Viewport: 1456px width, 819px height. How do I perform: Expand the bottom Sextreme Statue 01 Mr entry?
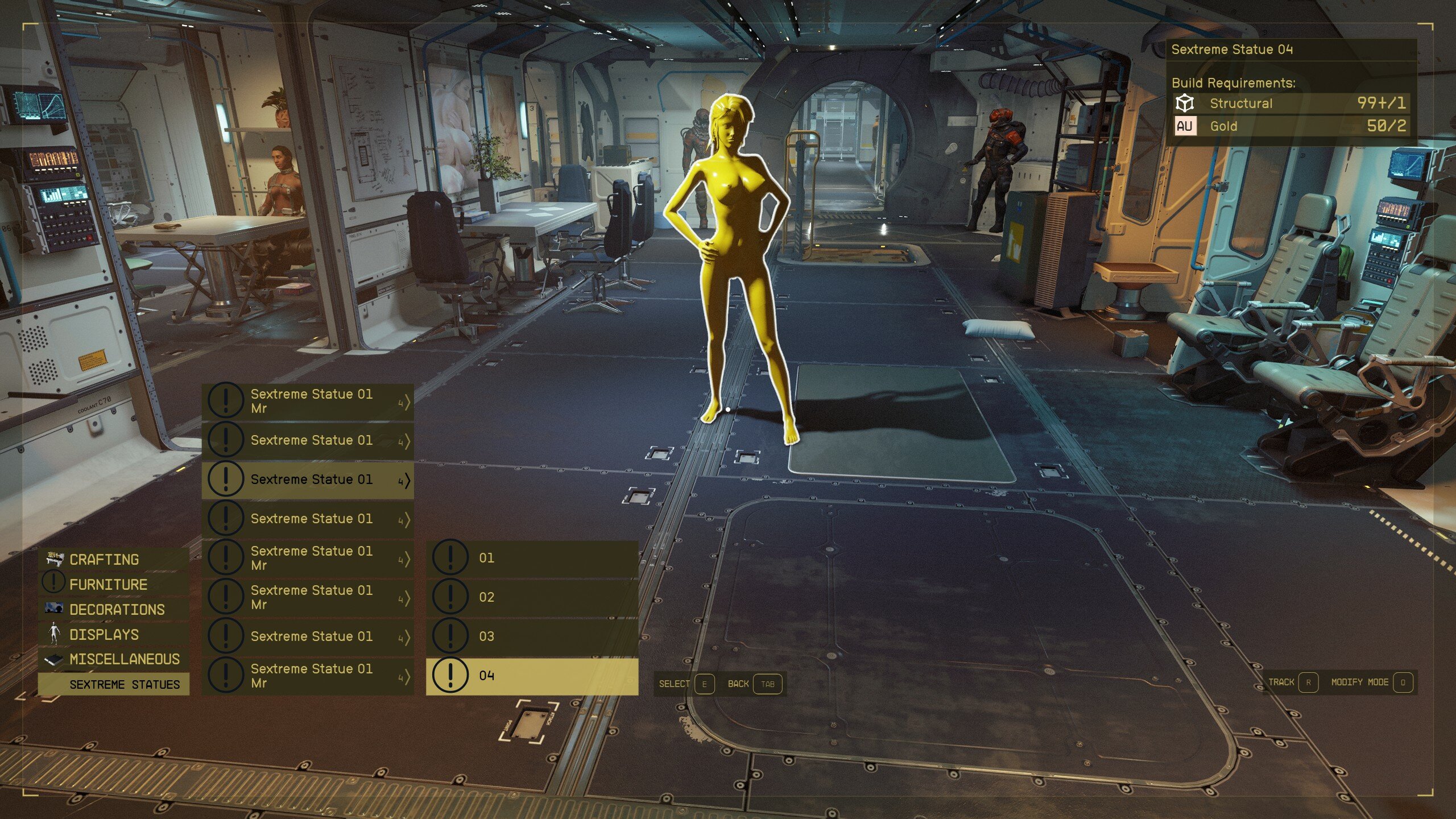407,677
